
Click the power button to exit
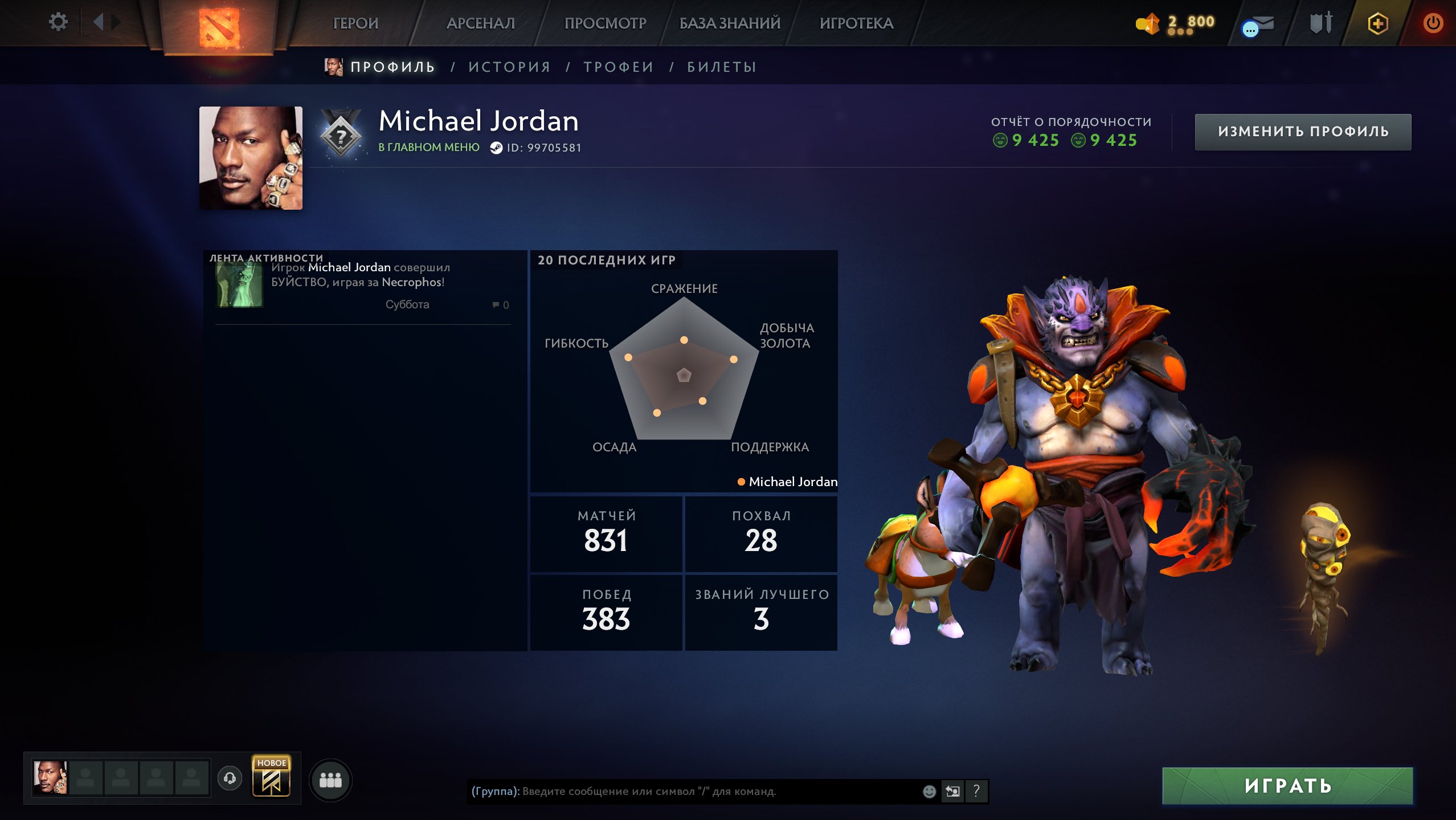click(1433, 23)
